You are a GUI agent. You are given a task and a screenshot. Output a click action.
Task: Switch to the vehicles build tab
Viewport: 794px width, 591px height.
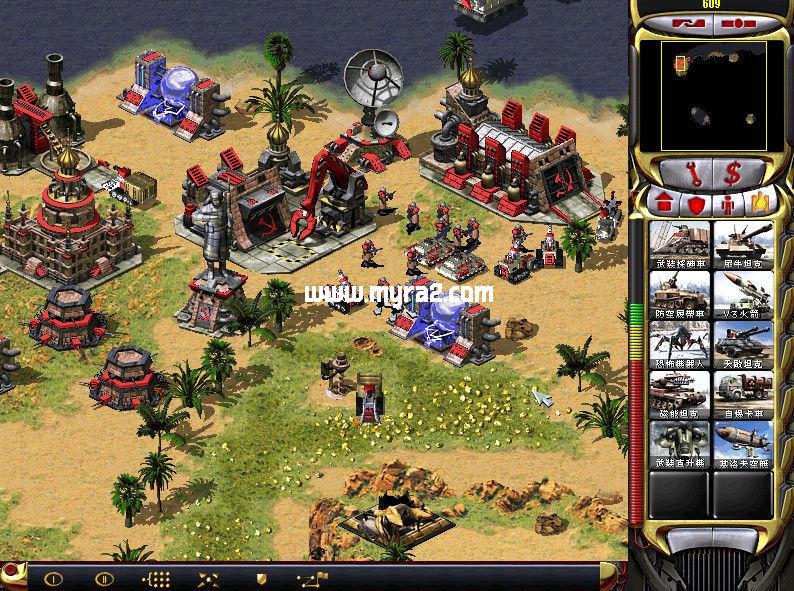tap(762, 202)
